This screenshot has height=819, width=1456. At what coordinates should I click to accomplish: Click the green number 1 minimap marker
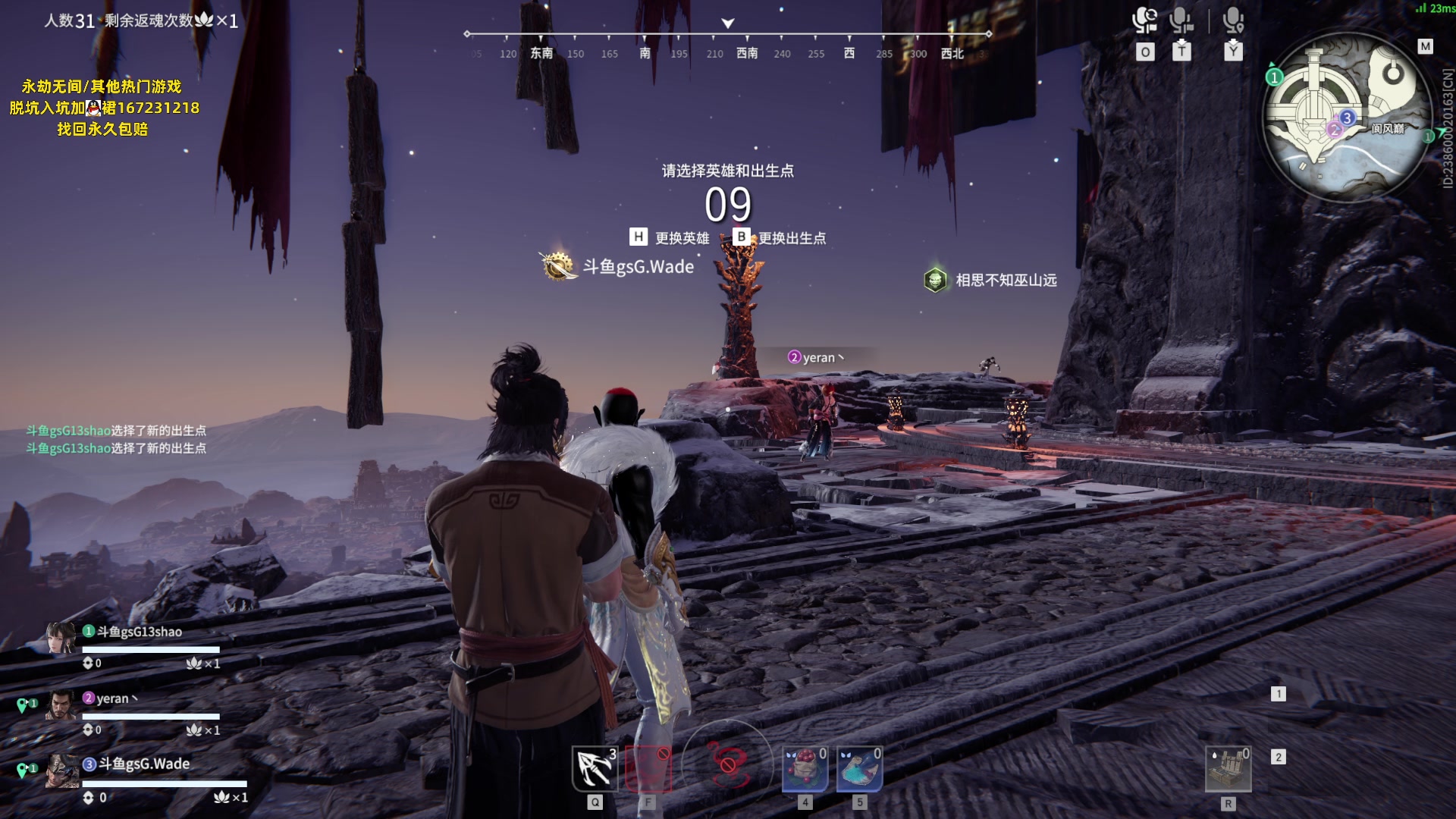click(1274, 77)
